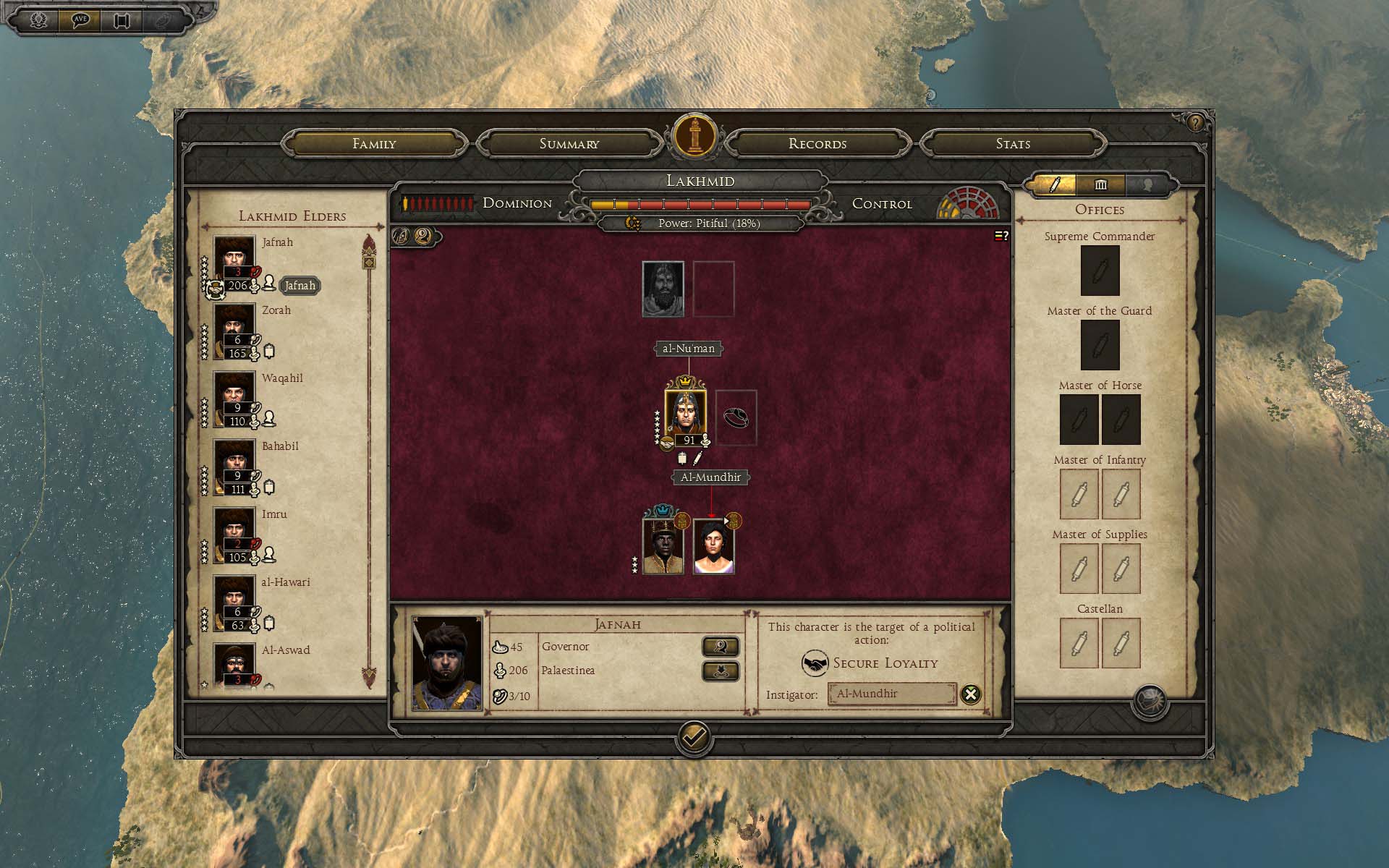Select the woman's portrait in family tree

[713, 546]
